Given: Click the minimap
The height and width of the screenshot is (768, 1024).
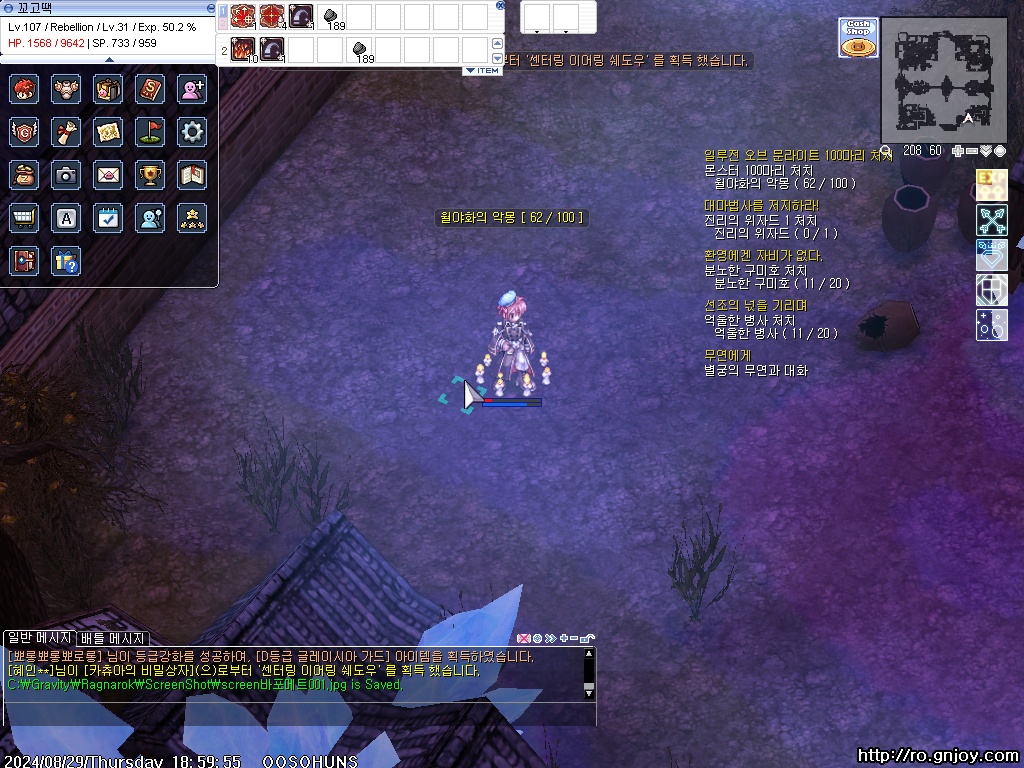Looking at the screenshot, I should pos(943,80).
